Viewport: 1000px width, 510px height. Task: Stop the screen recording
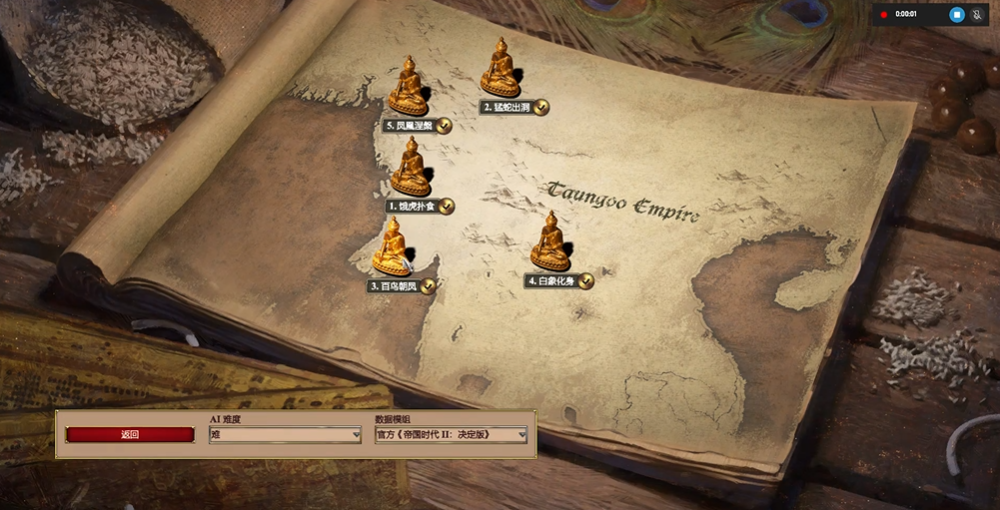[956, 15]
